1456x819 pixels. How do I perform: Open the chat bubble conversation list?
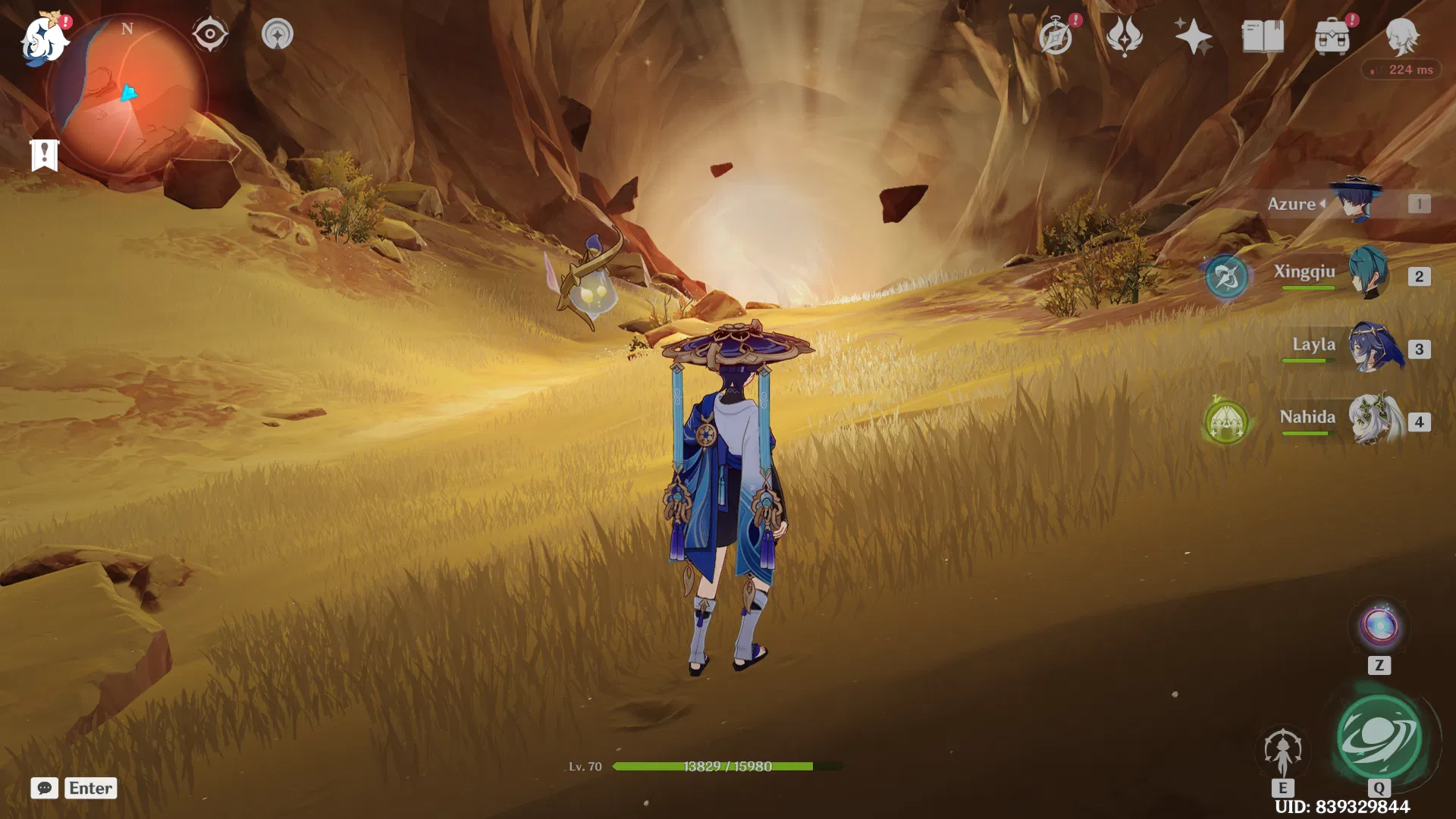pyautogui.click(x=45, y=789)
